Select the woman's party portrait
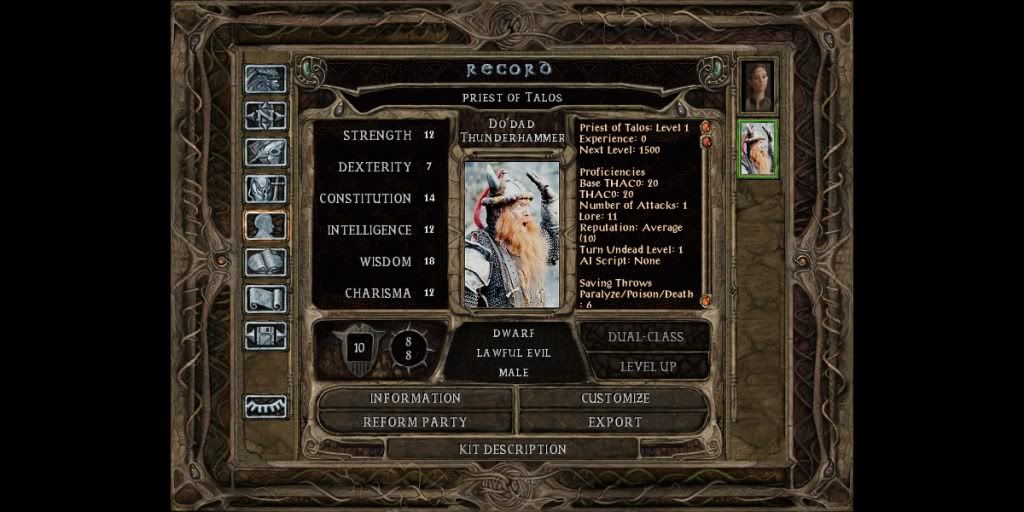1024x512 pixels. tap(758, 87)
